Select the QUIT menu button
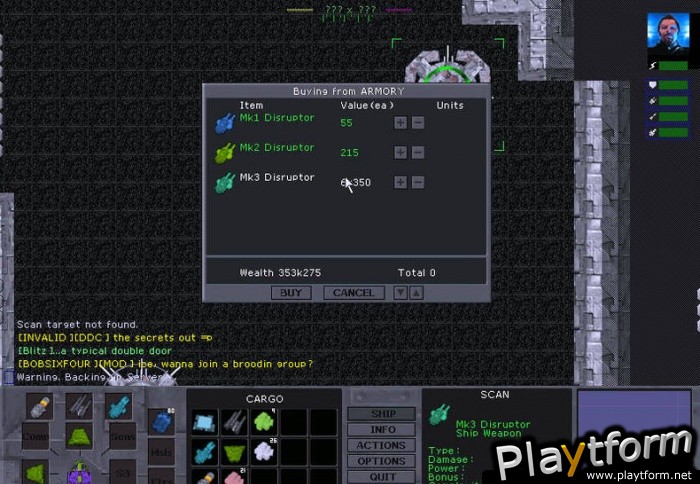The width and height of the screenshot is (700, 484). [x=381, y=476]
